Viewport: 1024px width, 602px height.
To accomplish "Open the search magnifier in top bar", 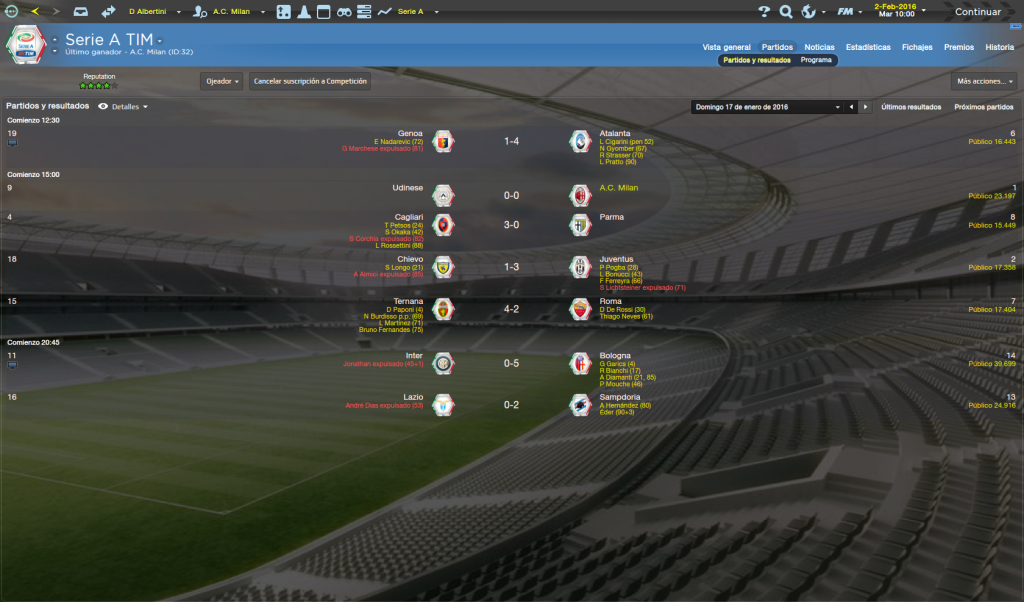I will pos(786,12).
